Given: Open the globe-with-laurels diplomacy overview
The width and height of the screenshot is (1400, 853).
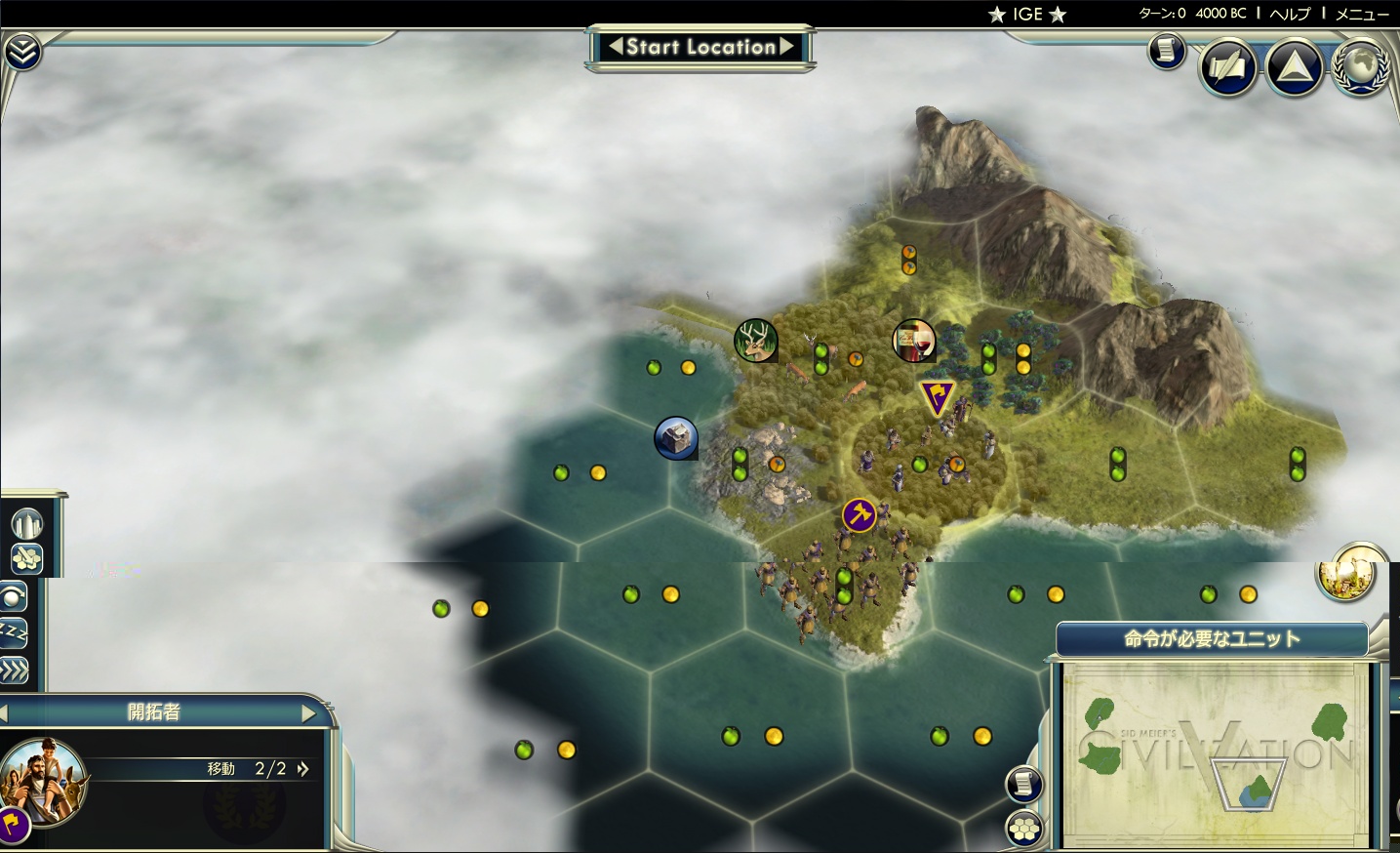Looking at the screenshot, I should 1360,65.
